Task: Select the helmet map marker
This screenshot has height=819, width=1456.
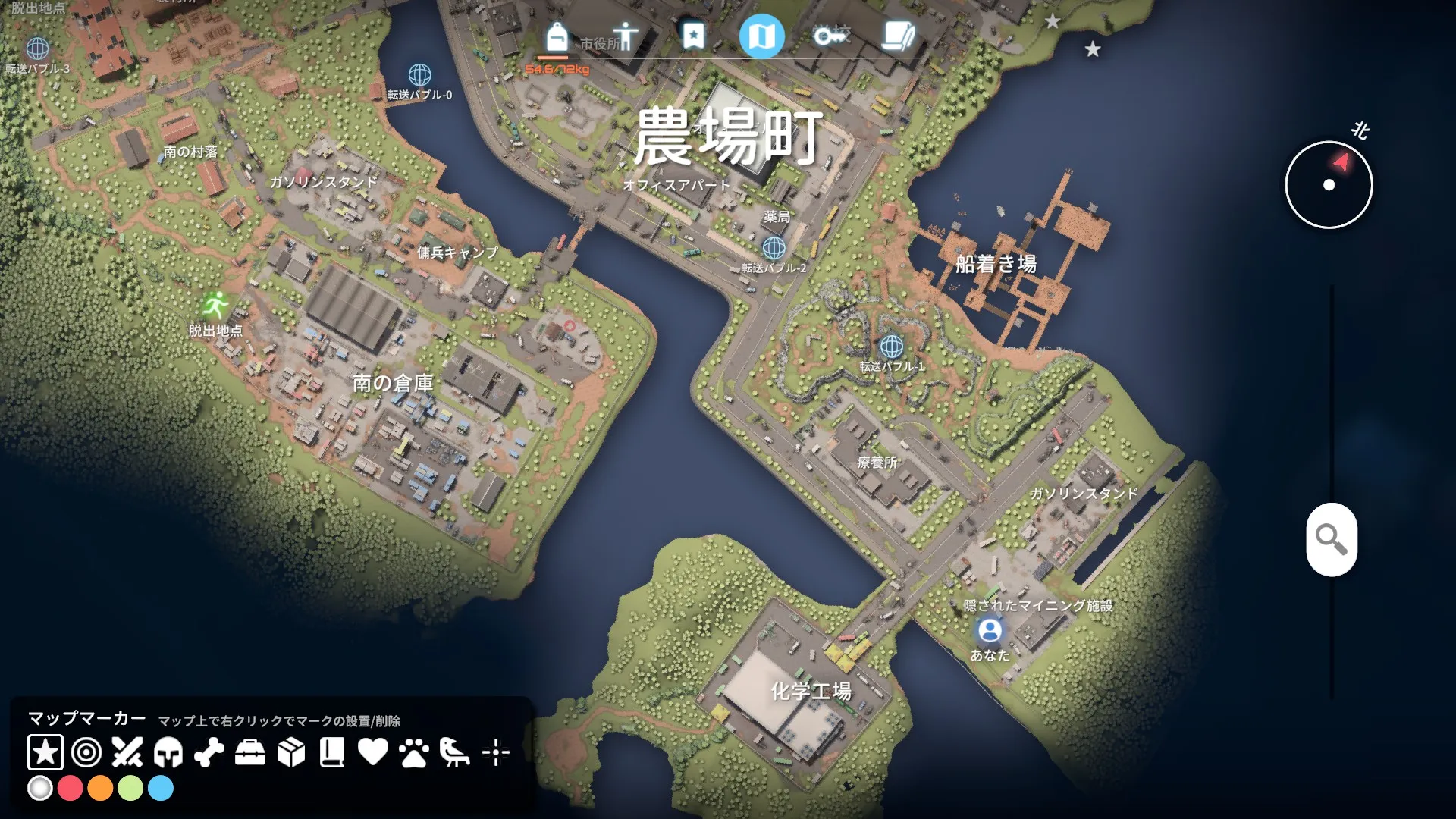Action: click(x=168, y=752)
